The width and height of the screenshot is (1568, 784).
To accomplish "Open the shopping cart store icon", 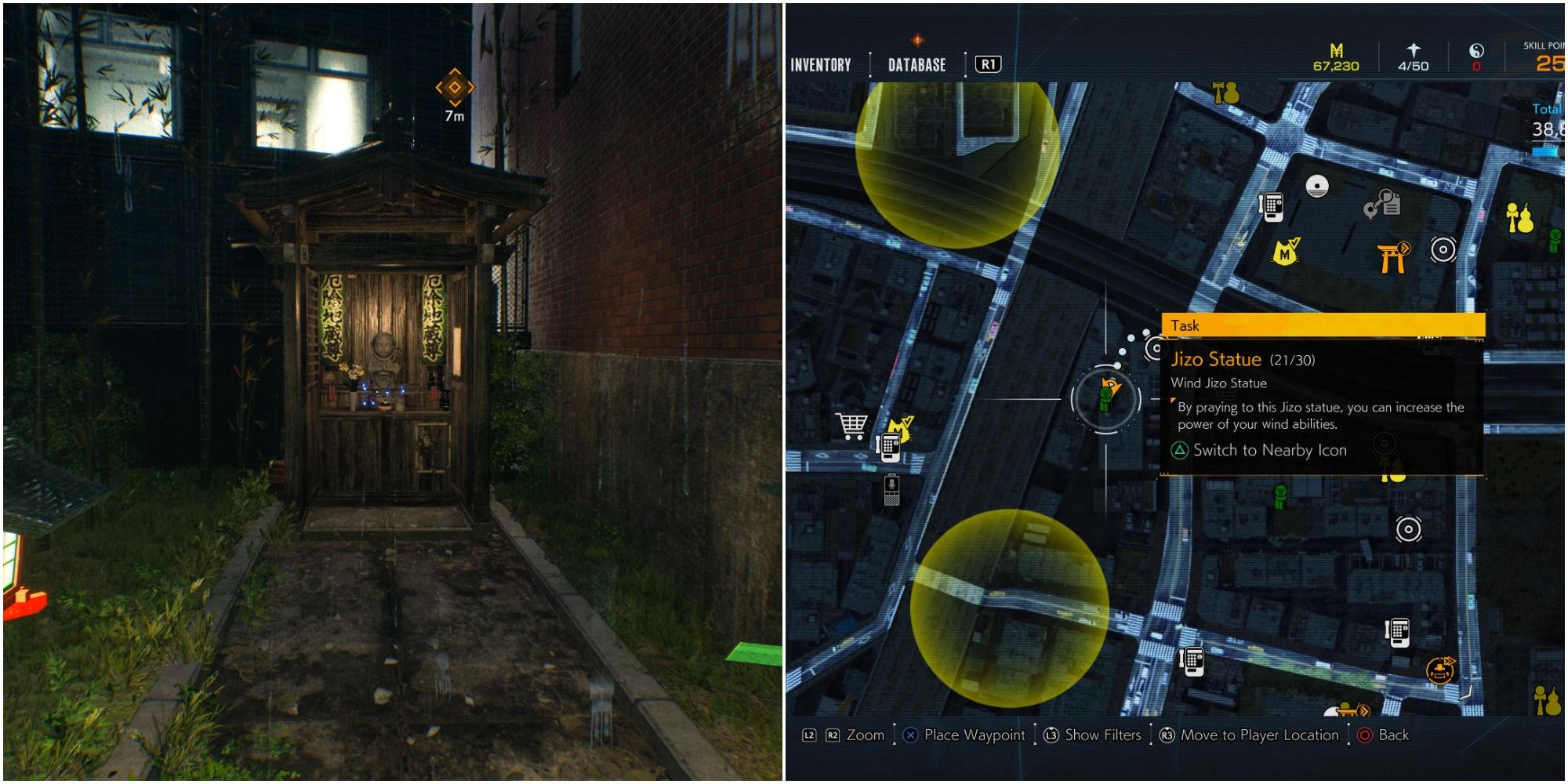I will [x=852, y=426].
